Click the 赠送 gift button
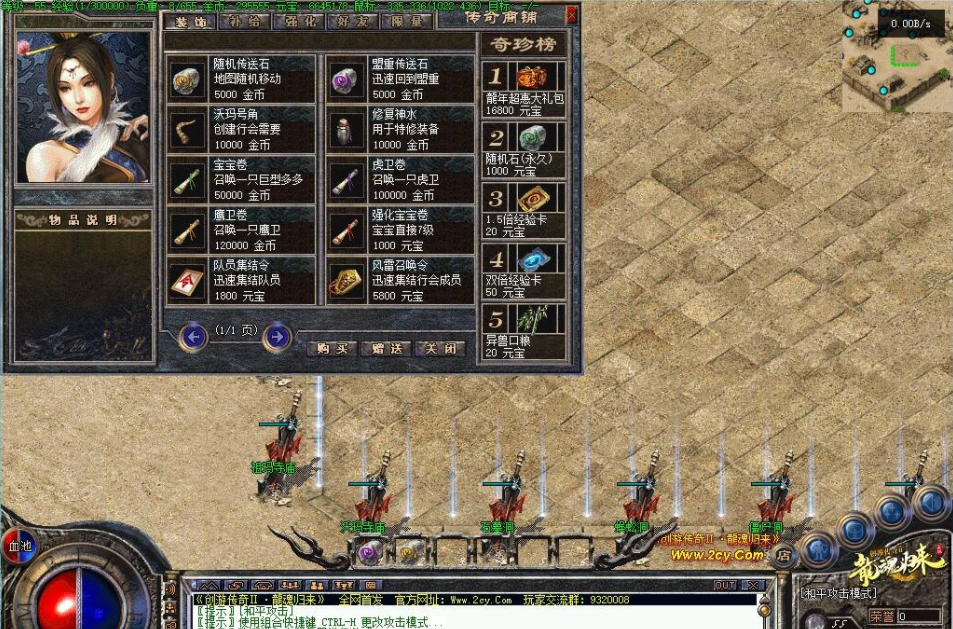 [x=386, y=348]
